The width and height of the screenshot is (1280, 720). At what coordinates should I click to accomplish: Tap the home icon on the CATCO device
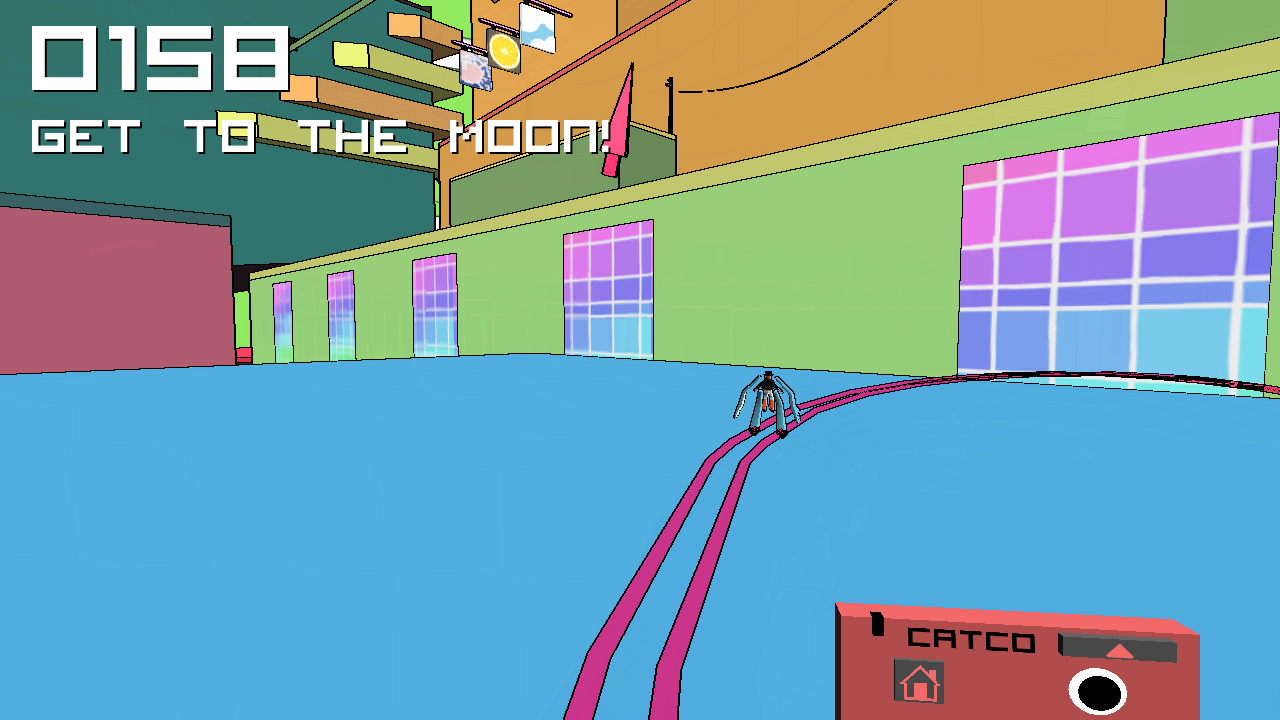click(x=918, y=683)
